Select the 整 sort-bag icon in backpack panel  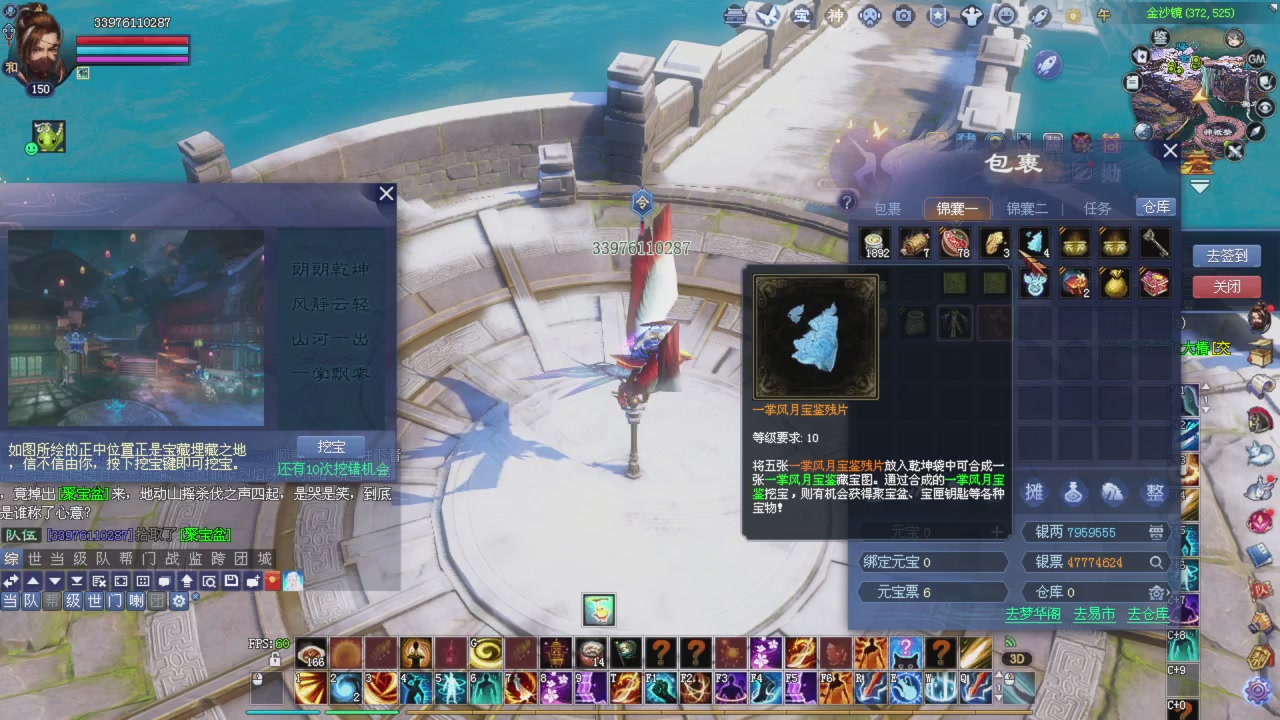(1154, 492)
